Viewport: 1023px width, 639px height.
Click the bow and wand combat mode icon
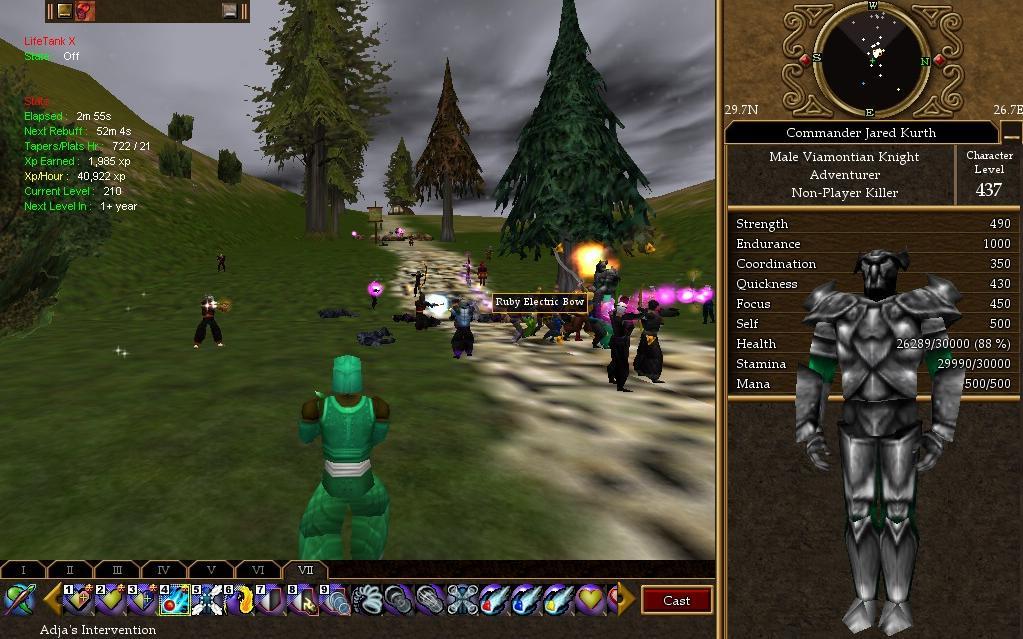click(x=19, y=600)
